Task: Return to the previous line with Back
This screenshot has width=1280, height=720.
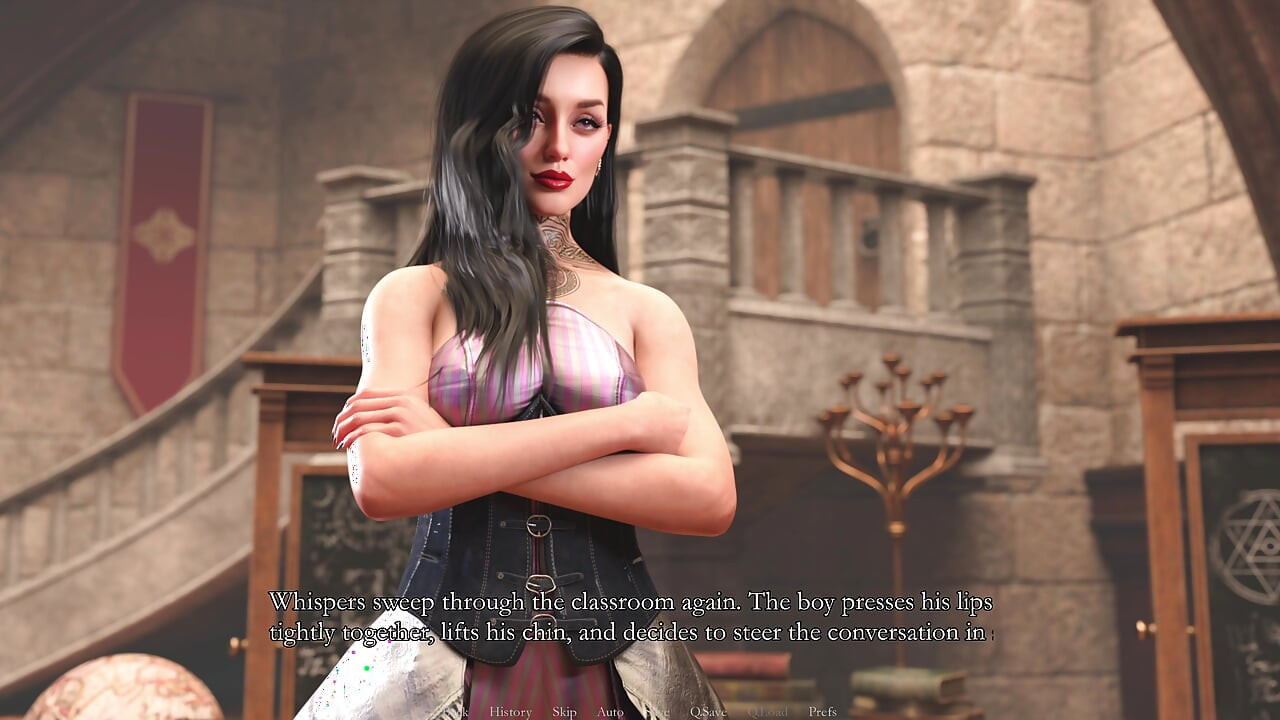Action: coord(456,713)
